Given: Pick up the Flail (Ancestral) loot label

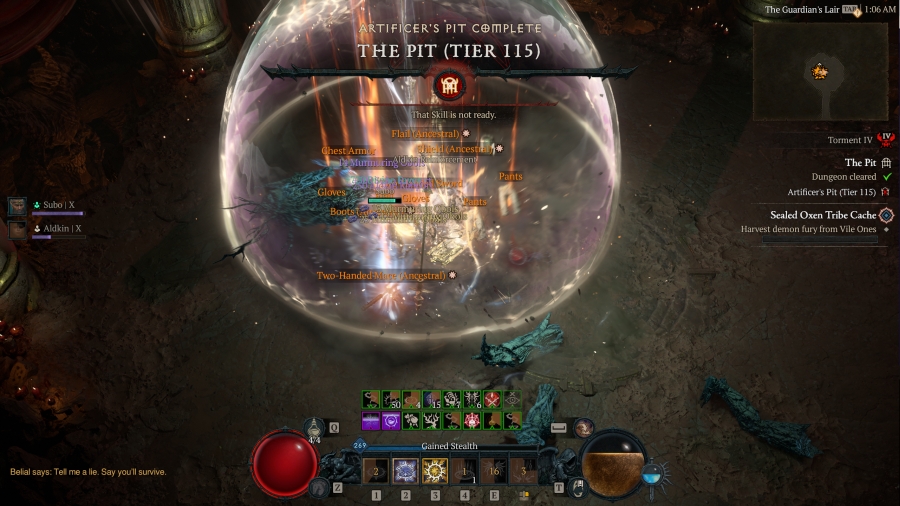Looking at the screenshot, I should (425, 133).
